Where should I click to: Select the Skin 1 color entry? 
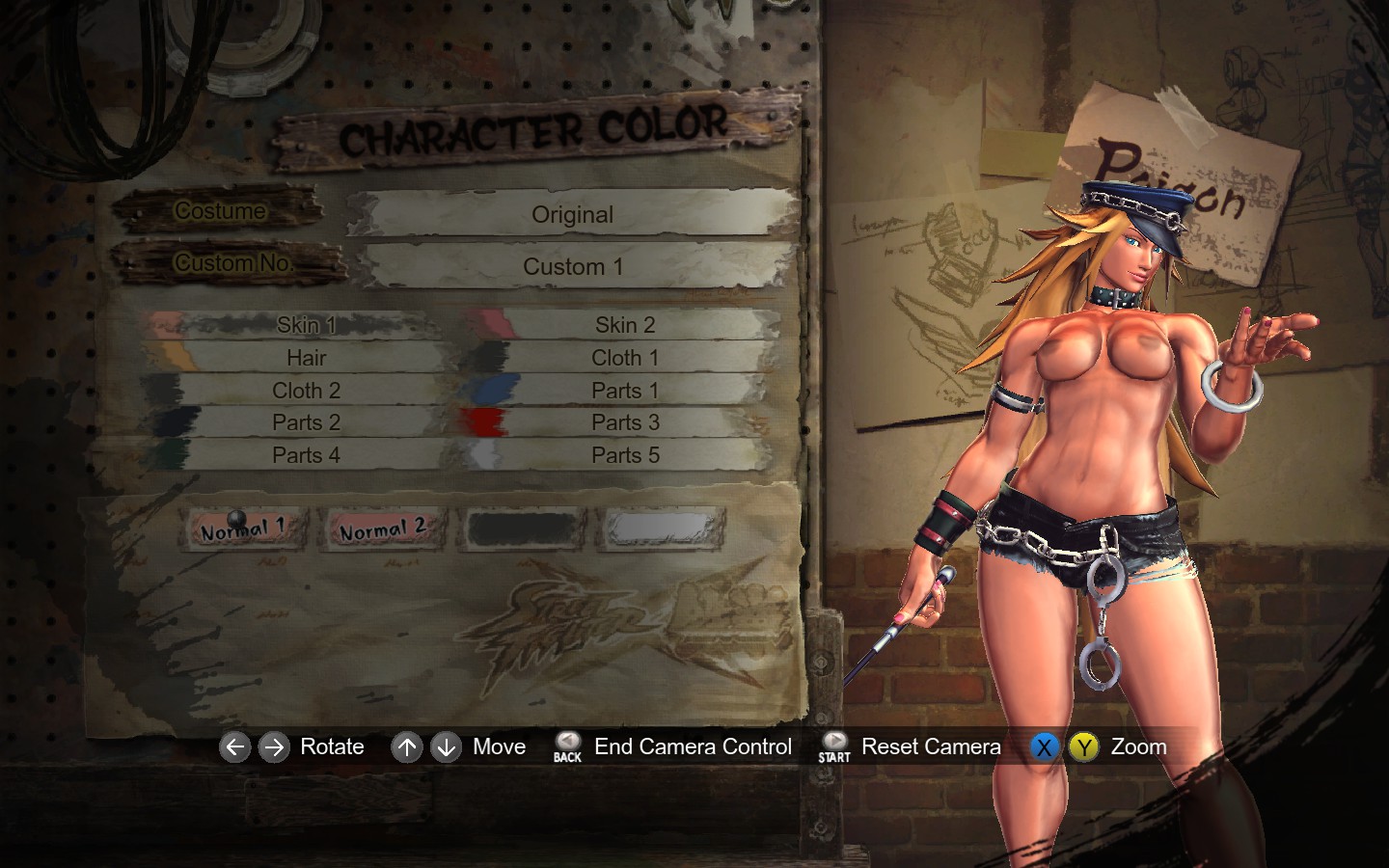point(306,325)
